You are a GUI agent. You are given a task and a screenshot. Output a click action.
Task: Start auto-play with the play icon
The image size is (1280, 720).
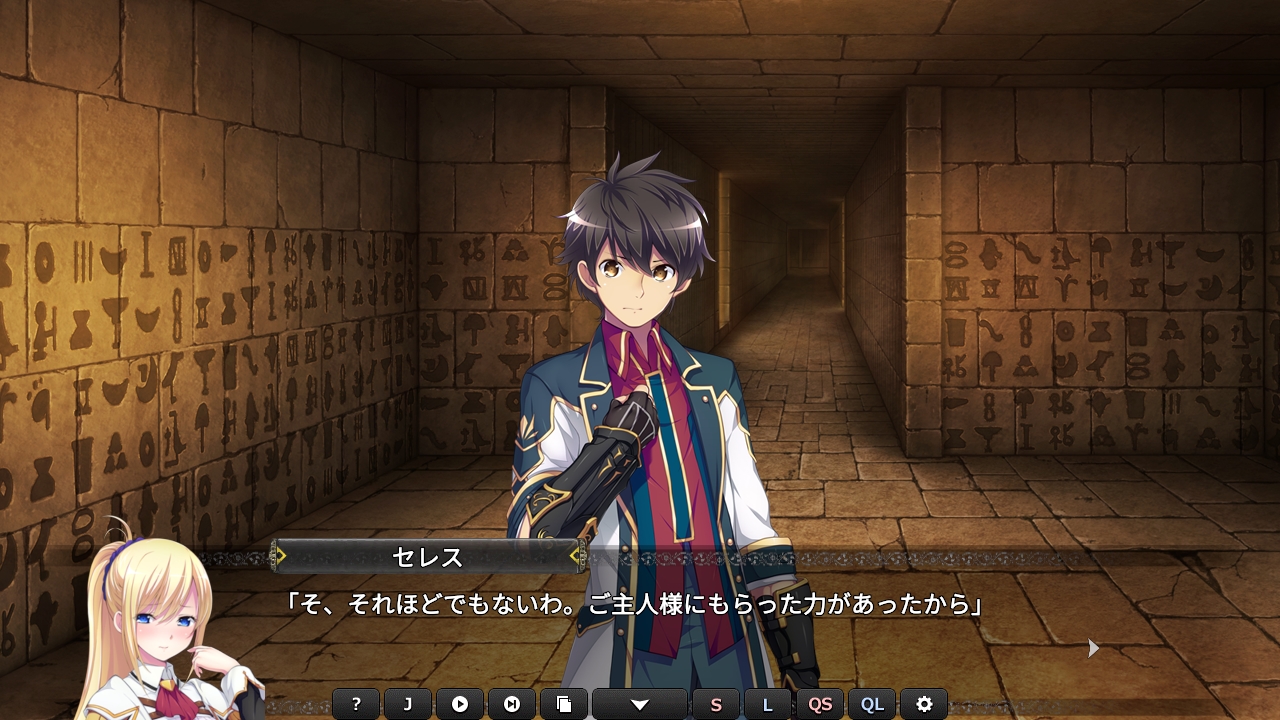[x=460, y=704]
